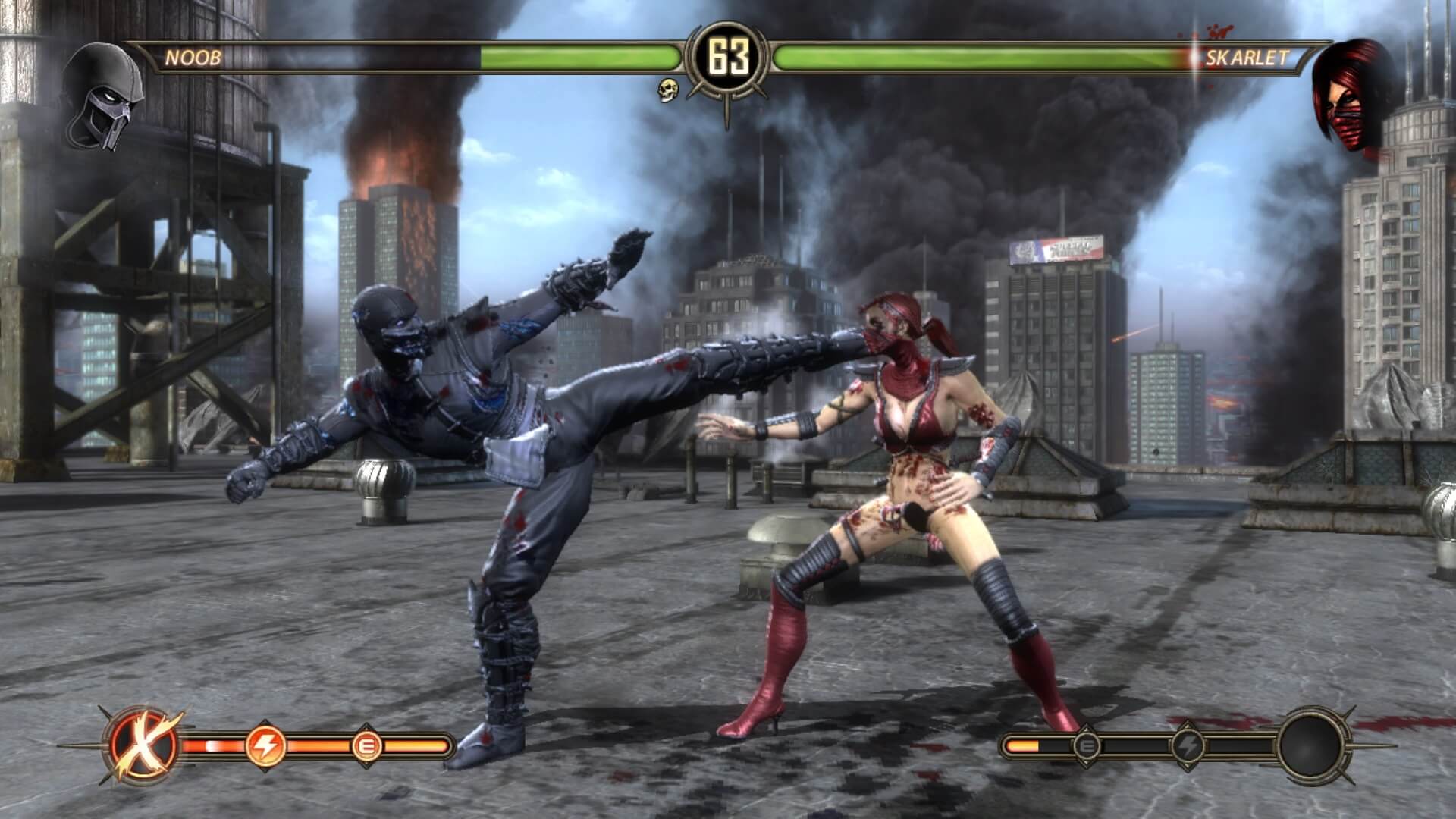Select Skarlet's grey lightning bolt meter icon
The image size is (1456, 819).
tap(1187, 747)
